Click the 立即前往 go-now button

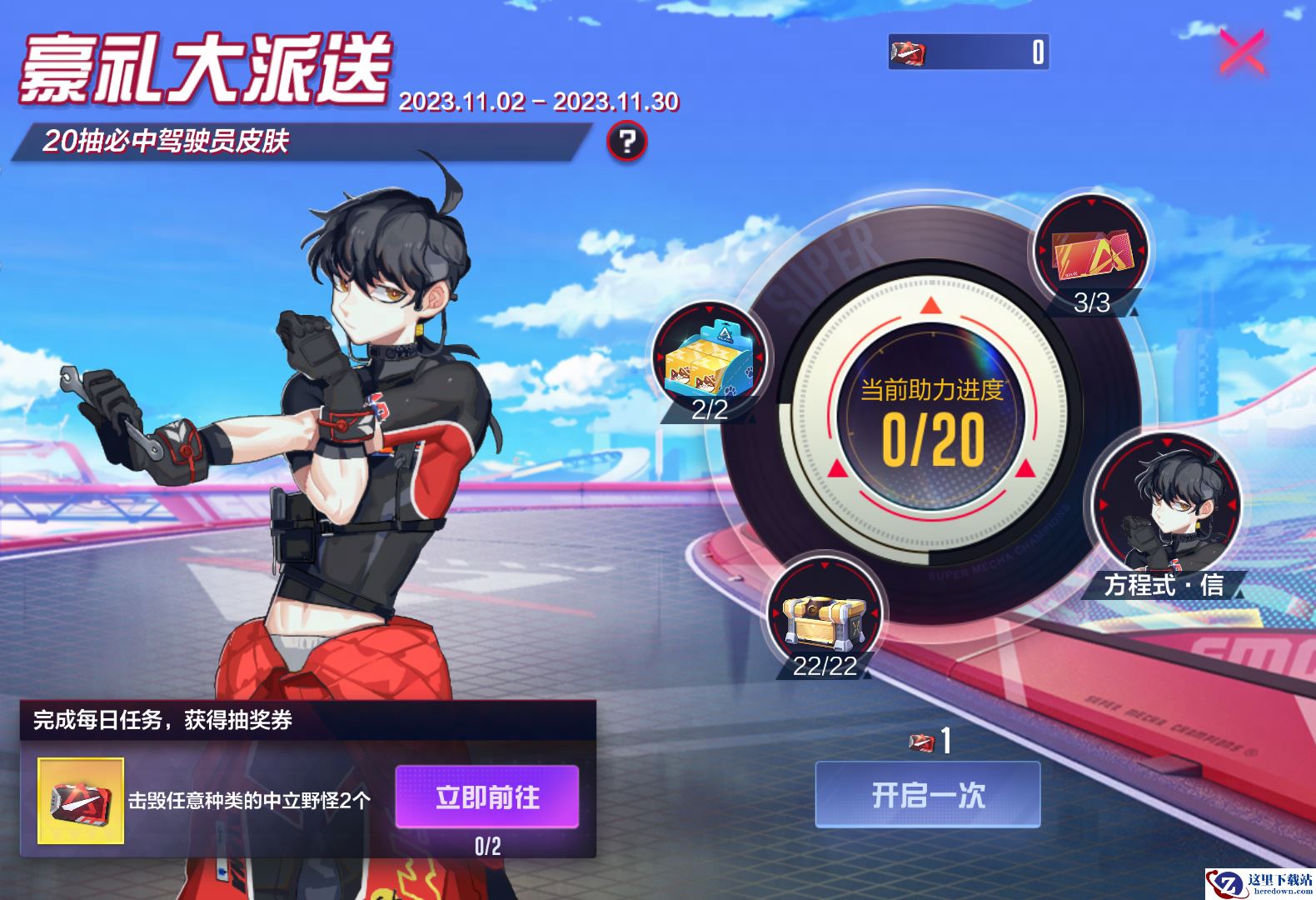coord(487,797)
